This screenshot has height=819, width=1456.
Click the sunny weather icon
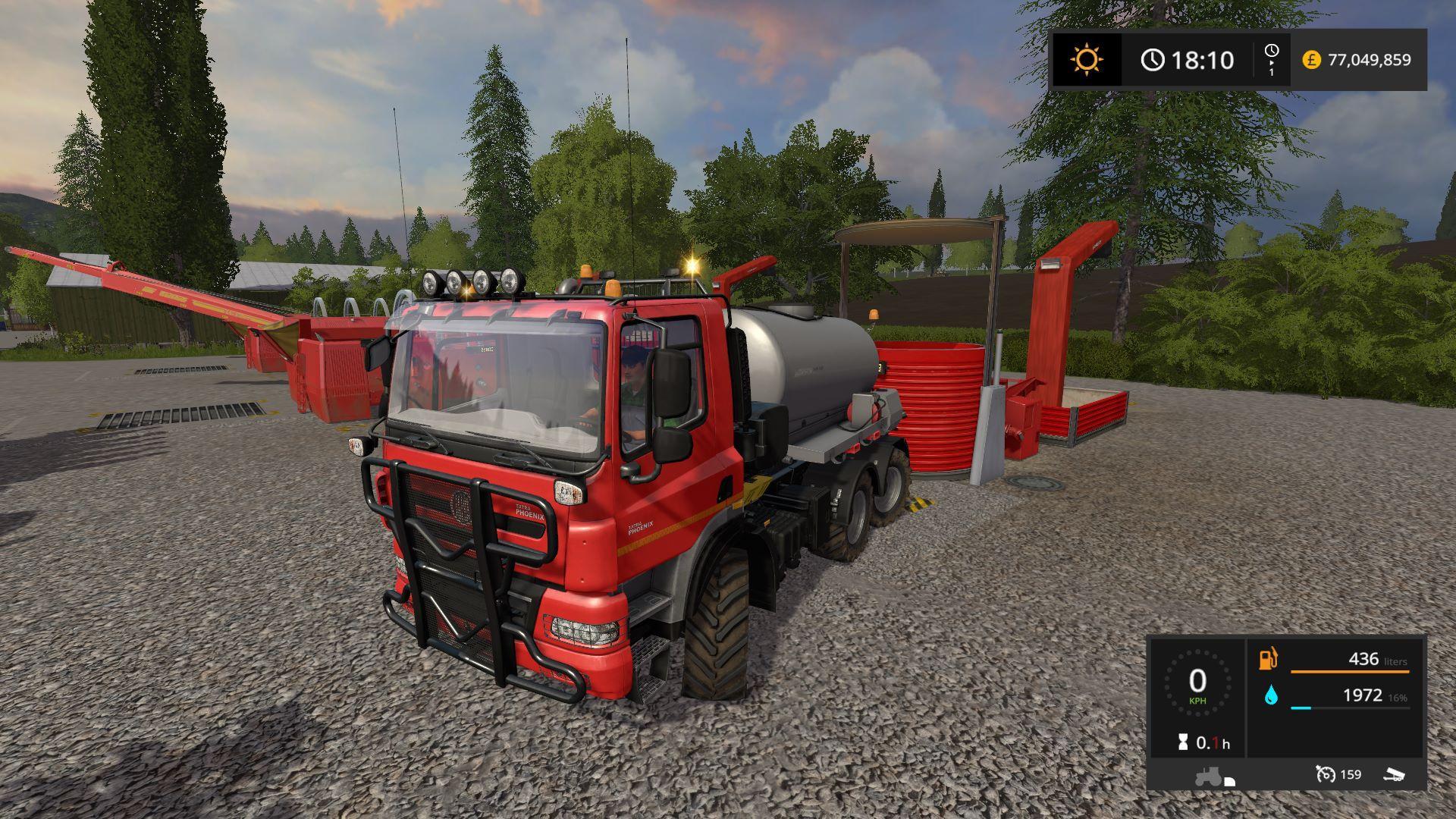point(1087,60)
